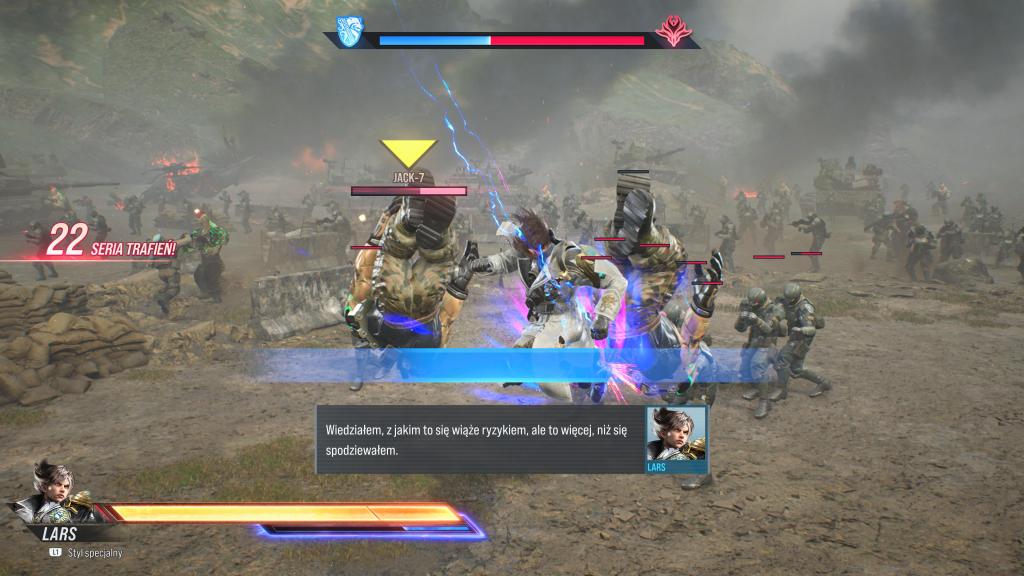The image size is (1024, 576).
Task: Click the blue allied faction emblem
Action: (349, 31)
